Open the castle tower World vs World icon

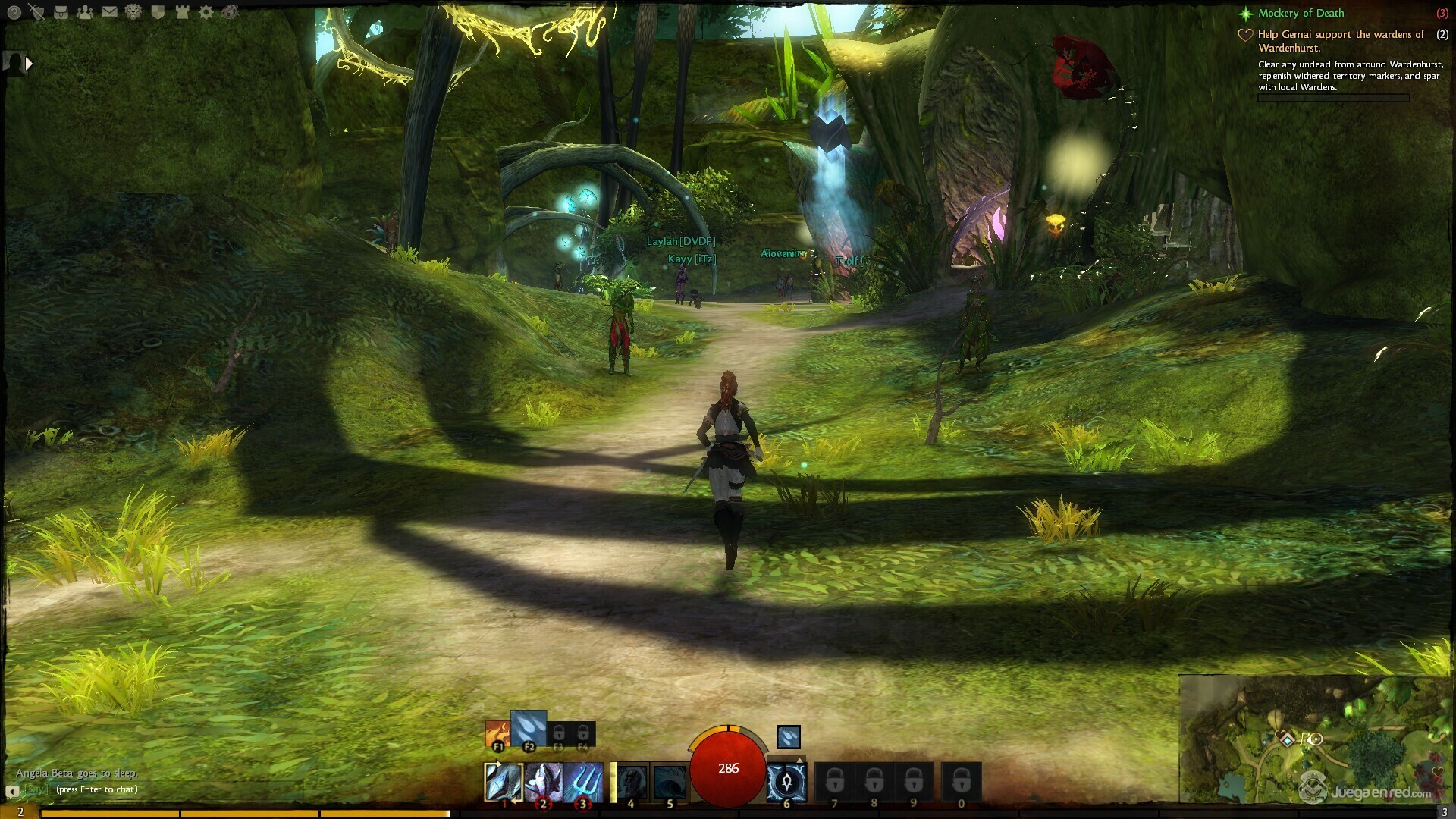pos(182,12)
